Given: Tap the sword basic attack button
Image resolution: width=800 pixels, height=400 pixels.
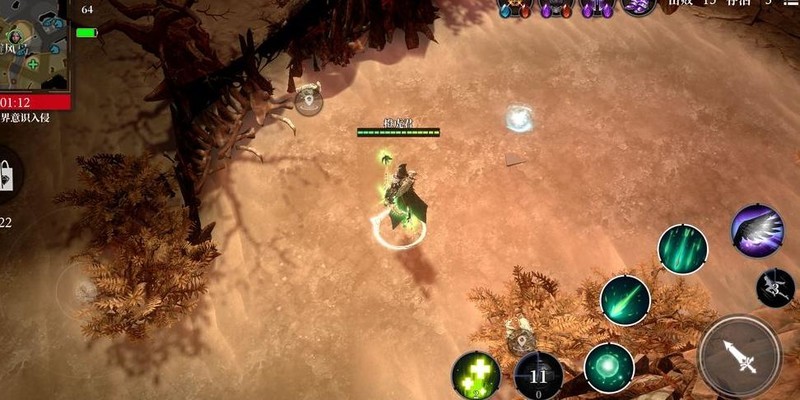Looking at the screenshot, I should (740, 357).
